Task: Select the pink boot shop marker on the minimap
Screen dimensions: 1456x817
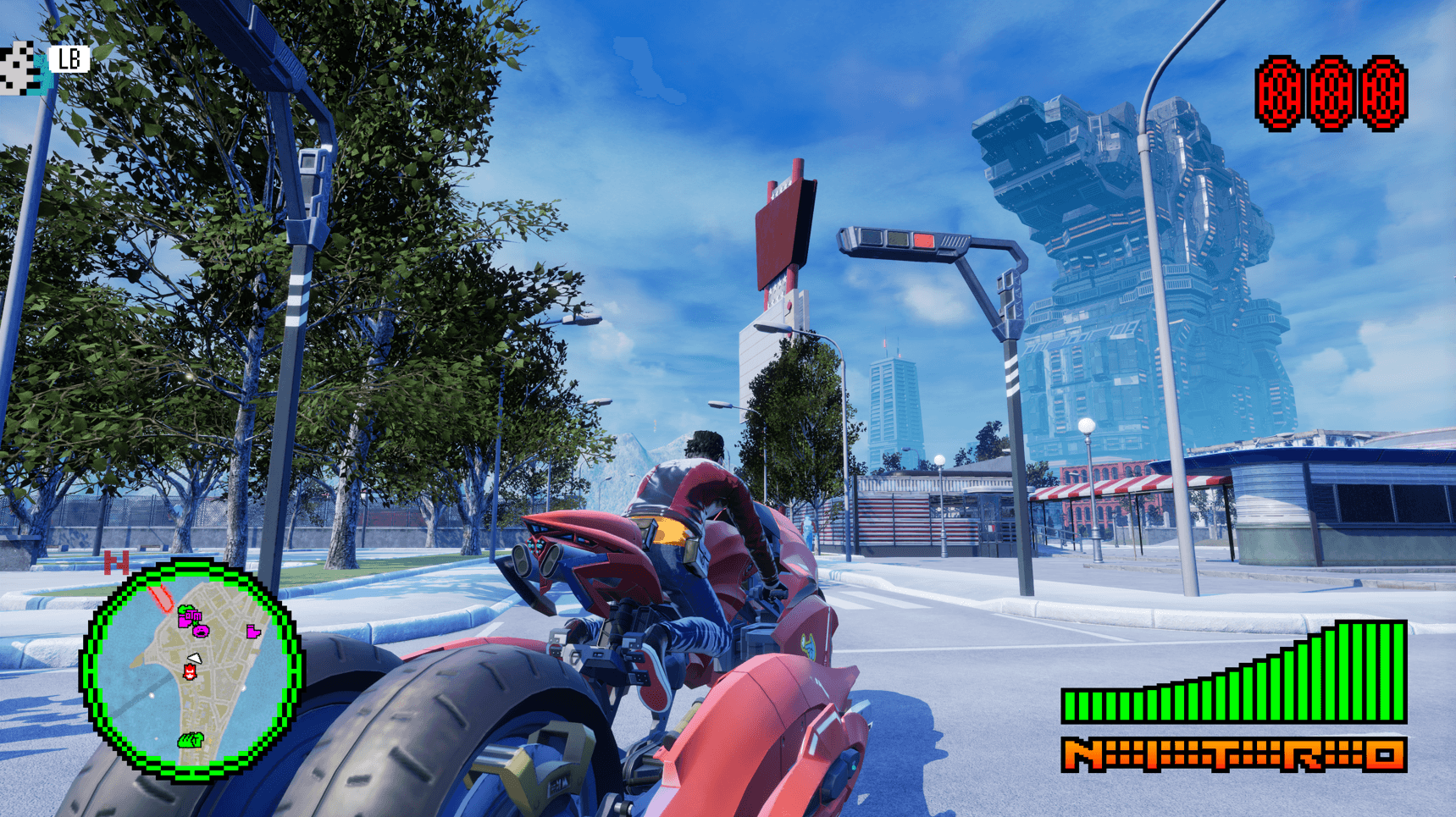Action: [x=253, y=632]
